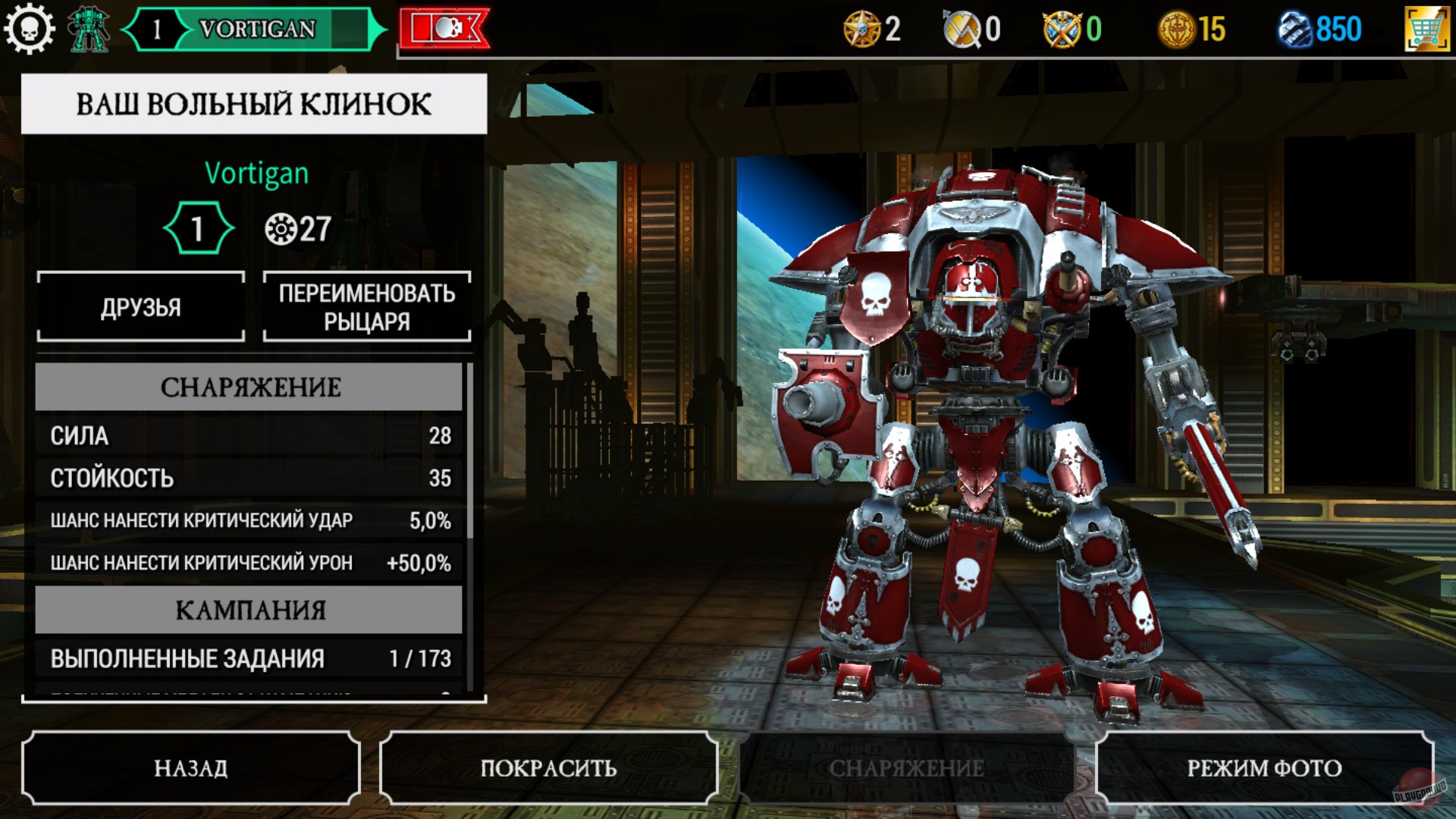1456x819 pixels.
Task: Click the КАМПАНИЯ section header
Action: 249,608
